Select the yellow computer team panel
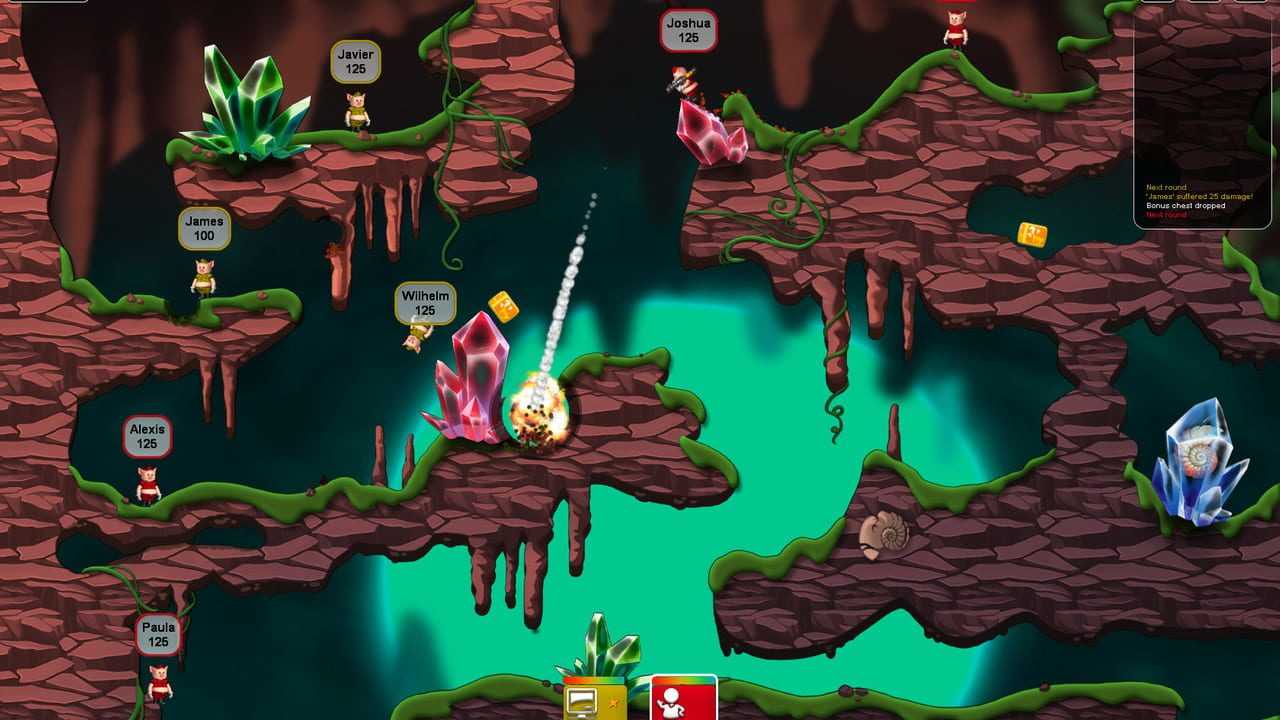 pos(594,700)
